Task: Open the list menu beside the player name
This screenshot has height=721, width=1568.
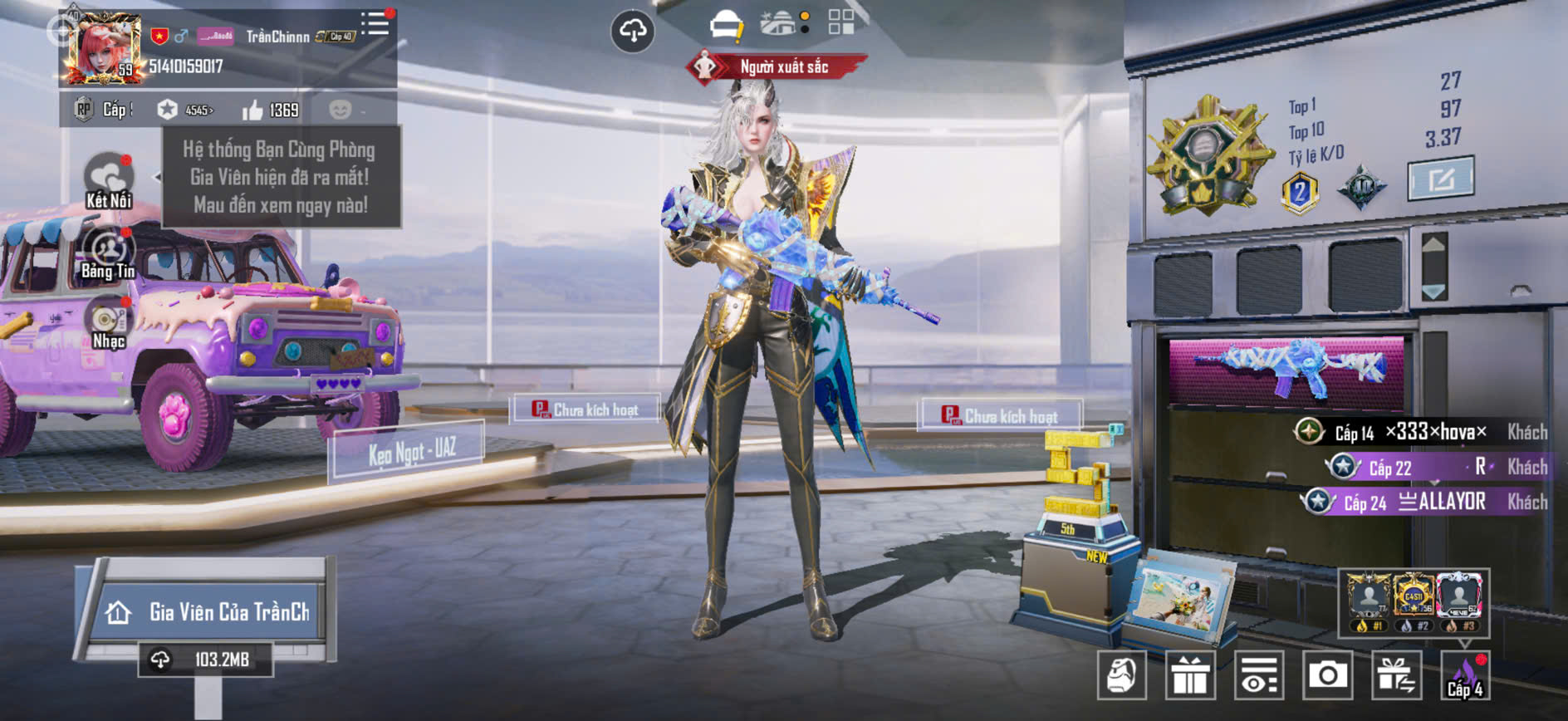Action: 375,23
